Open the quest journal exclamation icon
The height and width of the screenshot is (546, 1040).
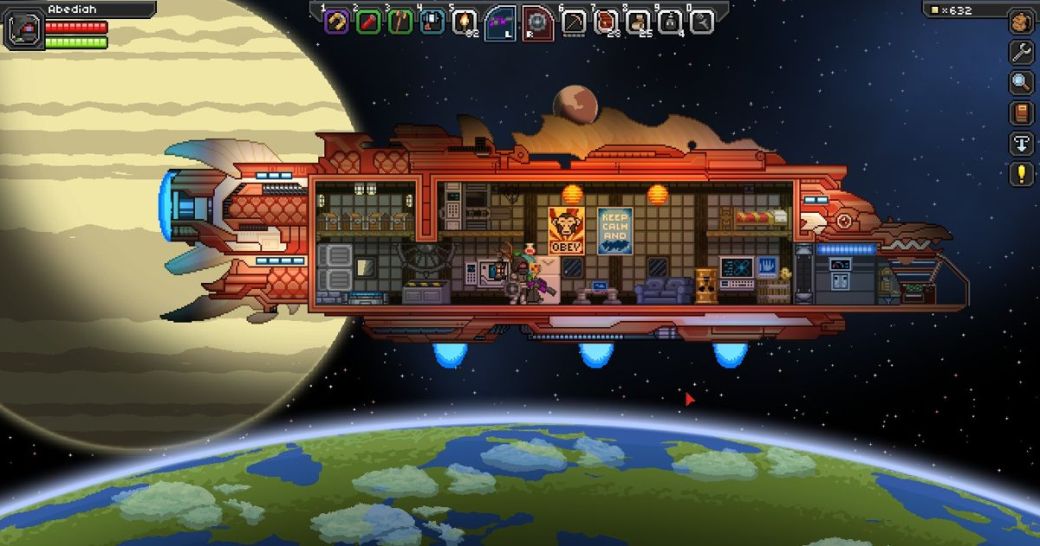(1021, 174)
